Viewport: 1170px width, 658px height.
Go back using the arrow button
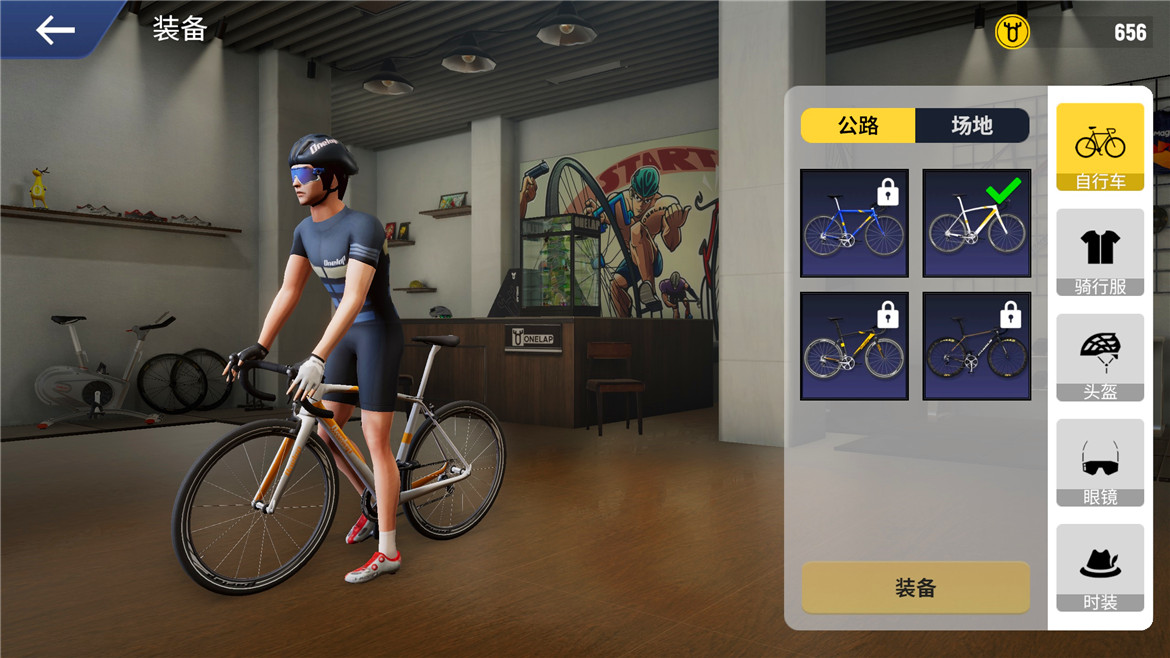[x=55, y=30]
